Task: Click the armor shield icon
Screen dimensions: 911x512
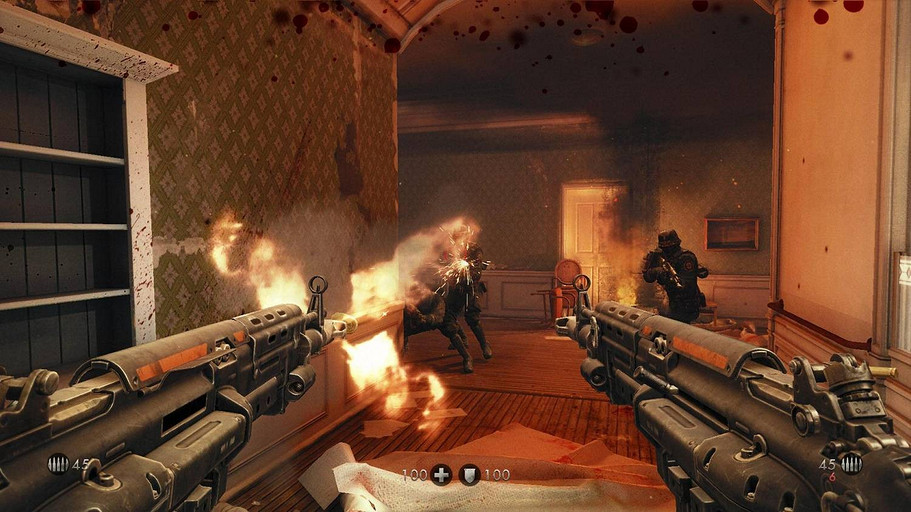Action: coord(469,475)
